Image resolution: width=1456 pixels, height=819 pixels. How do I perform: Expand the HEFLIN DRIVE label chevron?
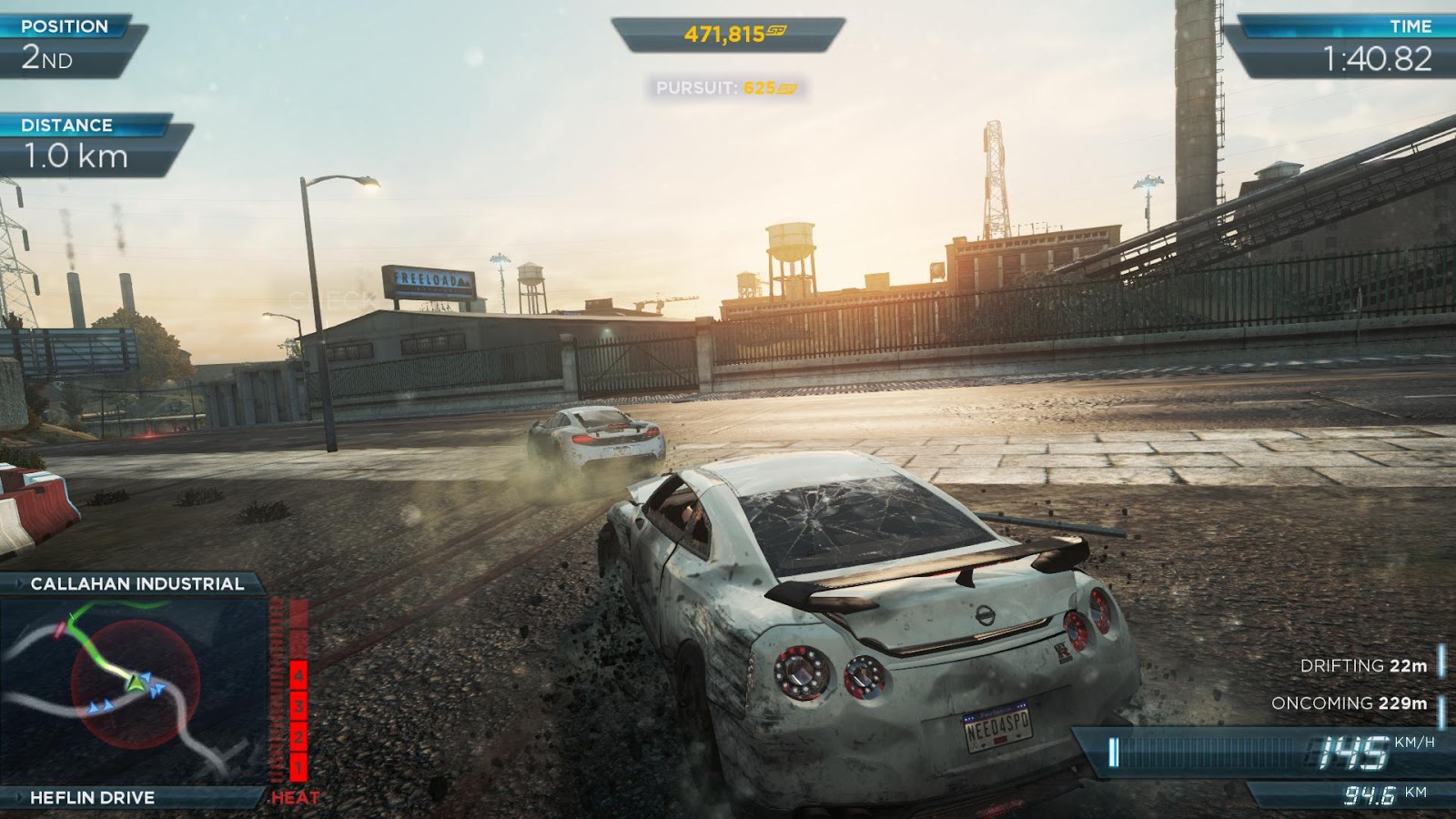pyautogui.click(x=20, y=796)
